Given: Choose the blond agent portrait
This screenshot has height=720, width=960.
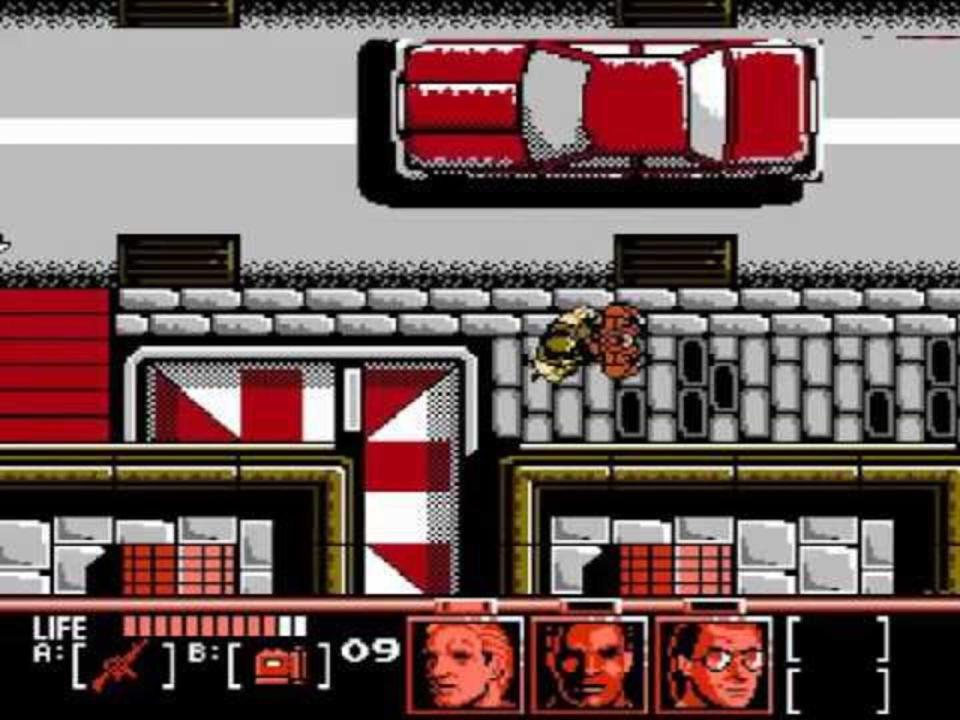Looking at the screenshot, I should pos(465,664).
